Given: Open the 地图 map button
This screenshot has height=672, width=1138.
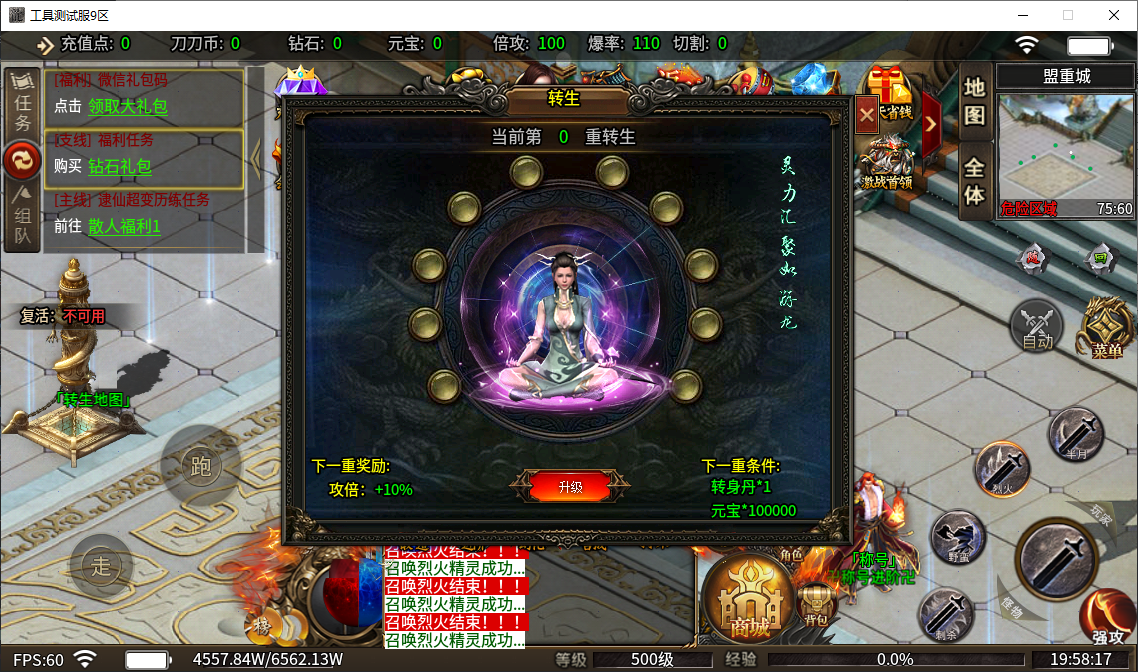Looking at the screenshot, I should tap(974, 100).
